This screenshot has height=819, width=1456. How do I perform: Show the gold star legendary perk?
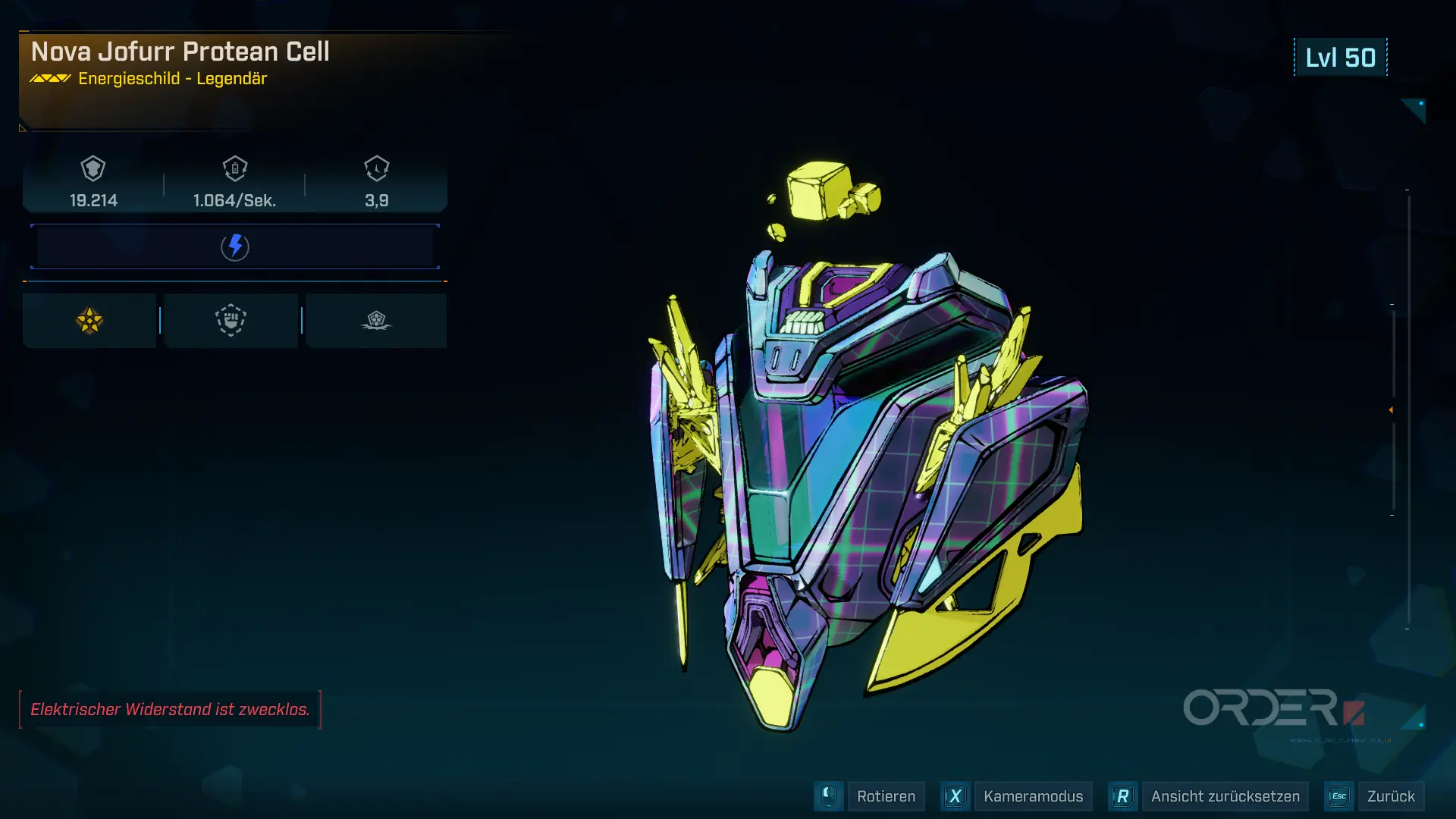click(x=89, y=321)
